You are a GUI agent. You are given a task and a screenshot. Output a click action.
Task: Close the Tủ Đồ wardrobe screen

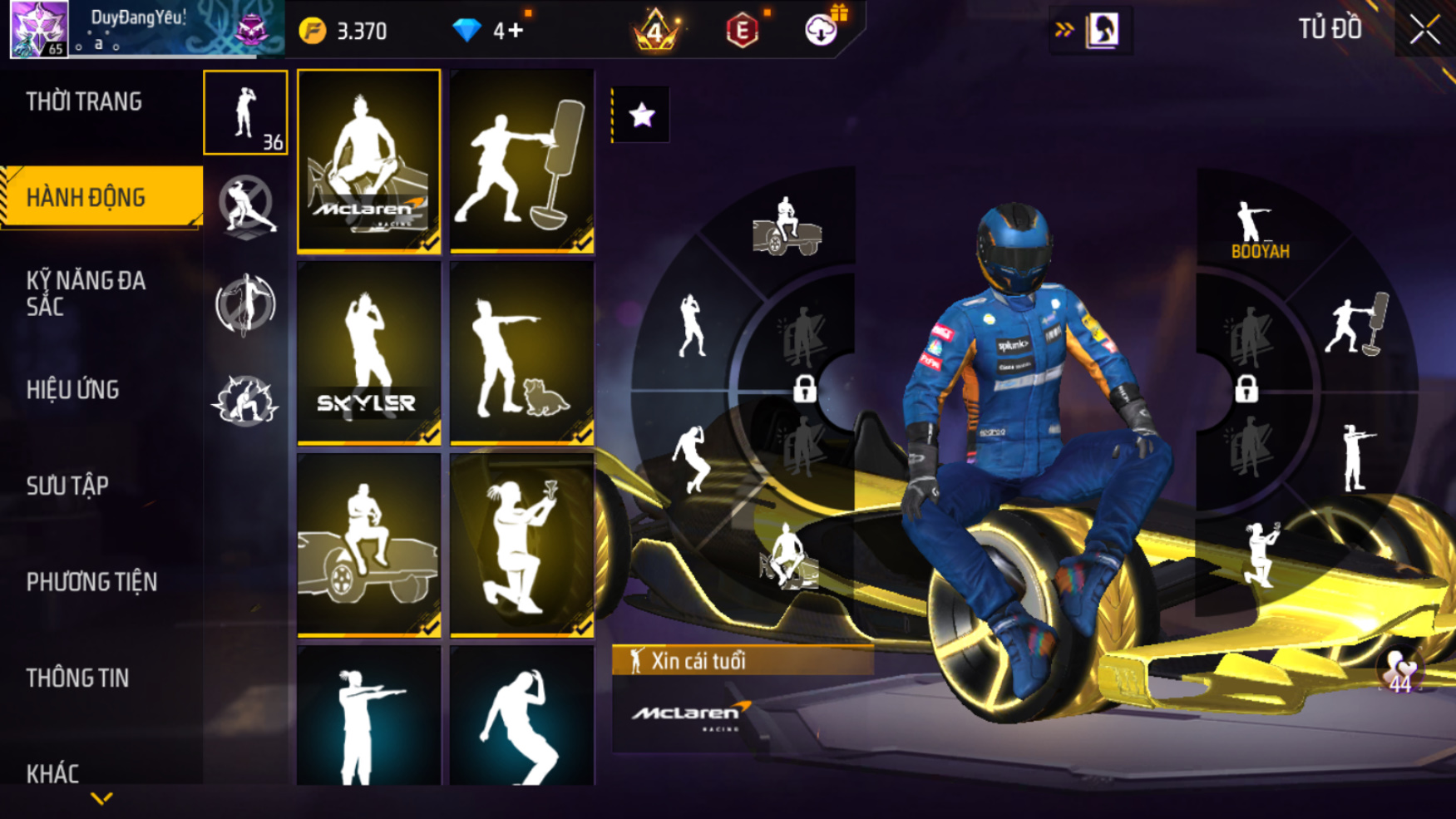(x=1424, y=31)
